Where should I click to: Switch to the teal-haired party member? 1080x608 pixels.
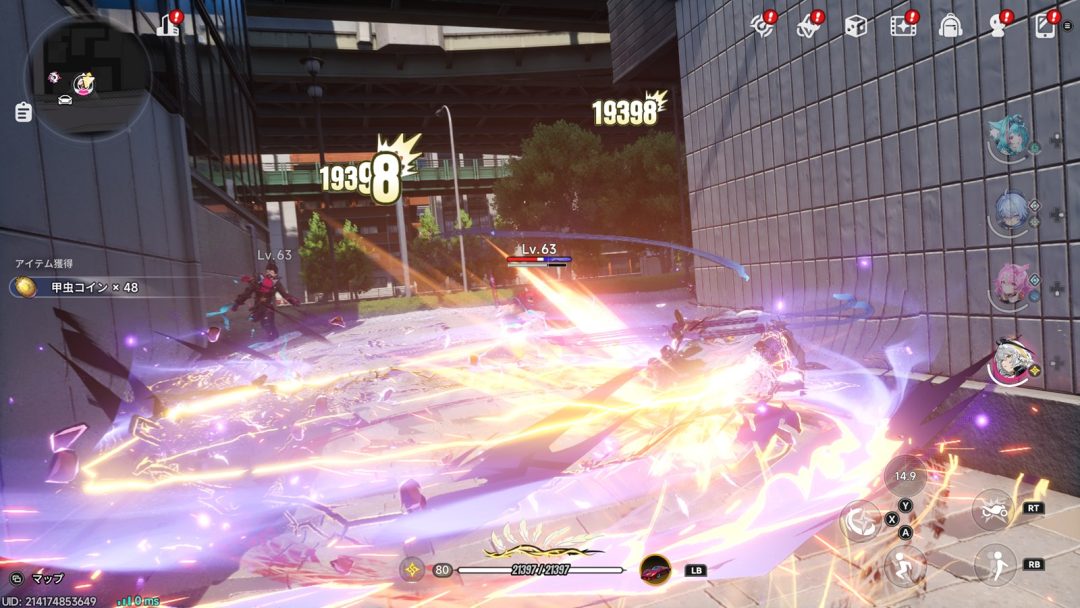click(1008, 140)
